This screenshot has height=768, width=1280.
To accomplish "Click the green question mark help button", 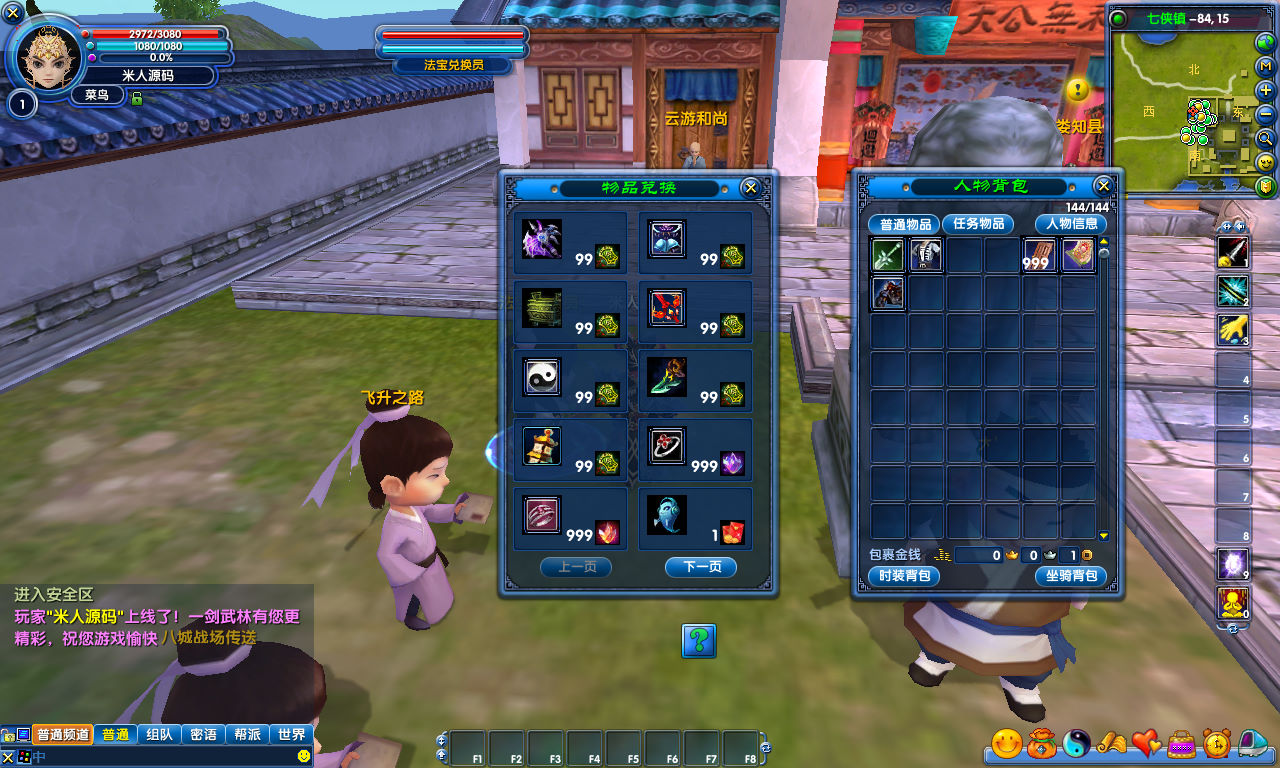I will point(698,640).
